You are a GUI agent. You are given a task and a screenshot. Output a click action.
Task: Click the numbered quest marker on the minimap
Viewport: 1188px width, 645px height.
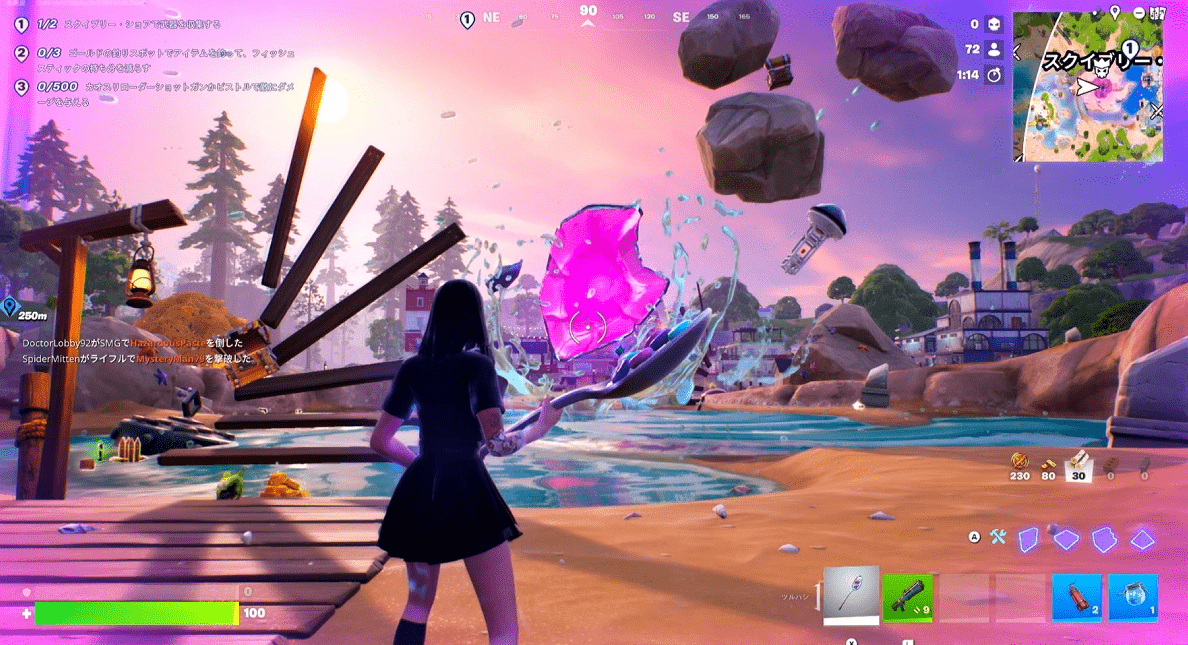[x=1130, y=47]
